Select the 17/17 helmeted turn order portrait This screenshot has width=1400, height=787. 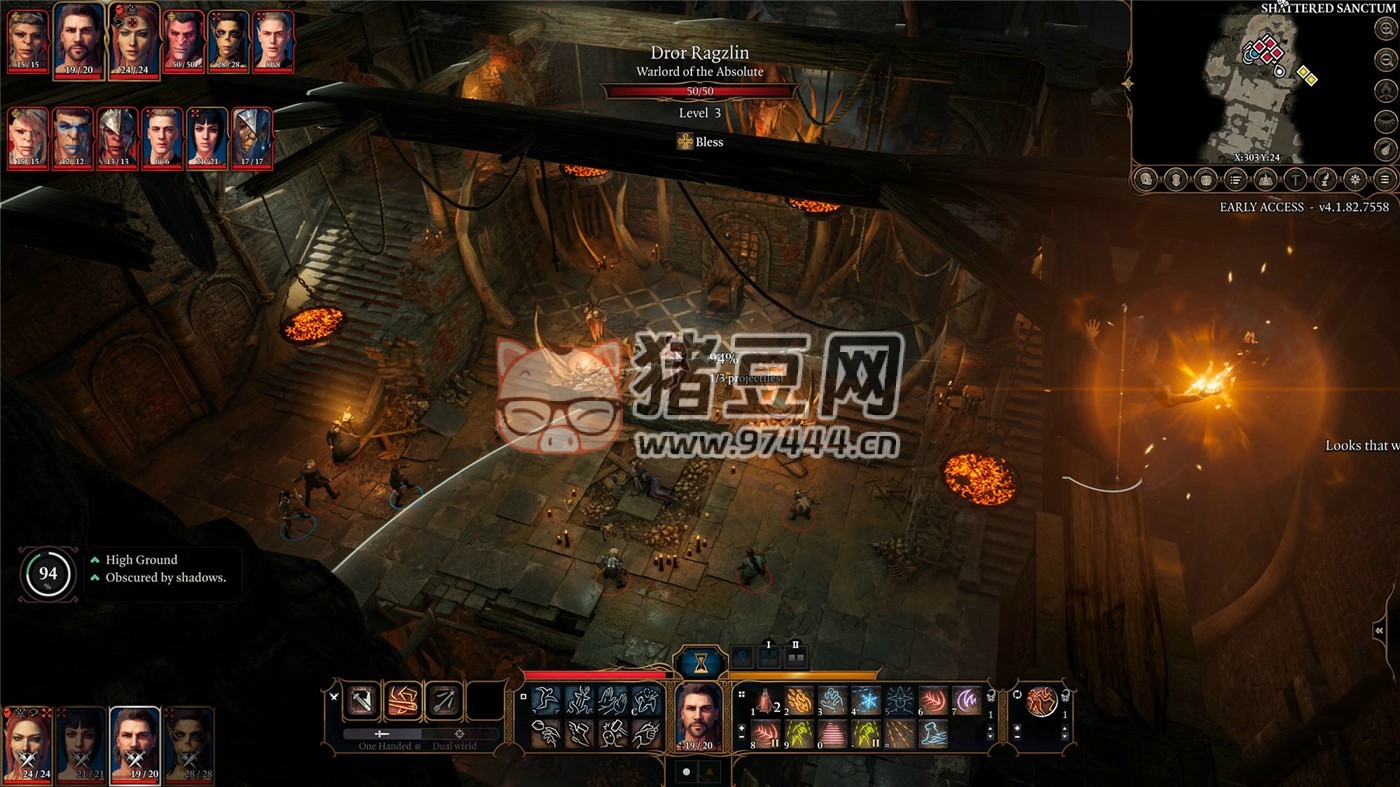252,137
